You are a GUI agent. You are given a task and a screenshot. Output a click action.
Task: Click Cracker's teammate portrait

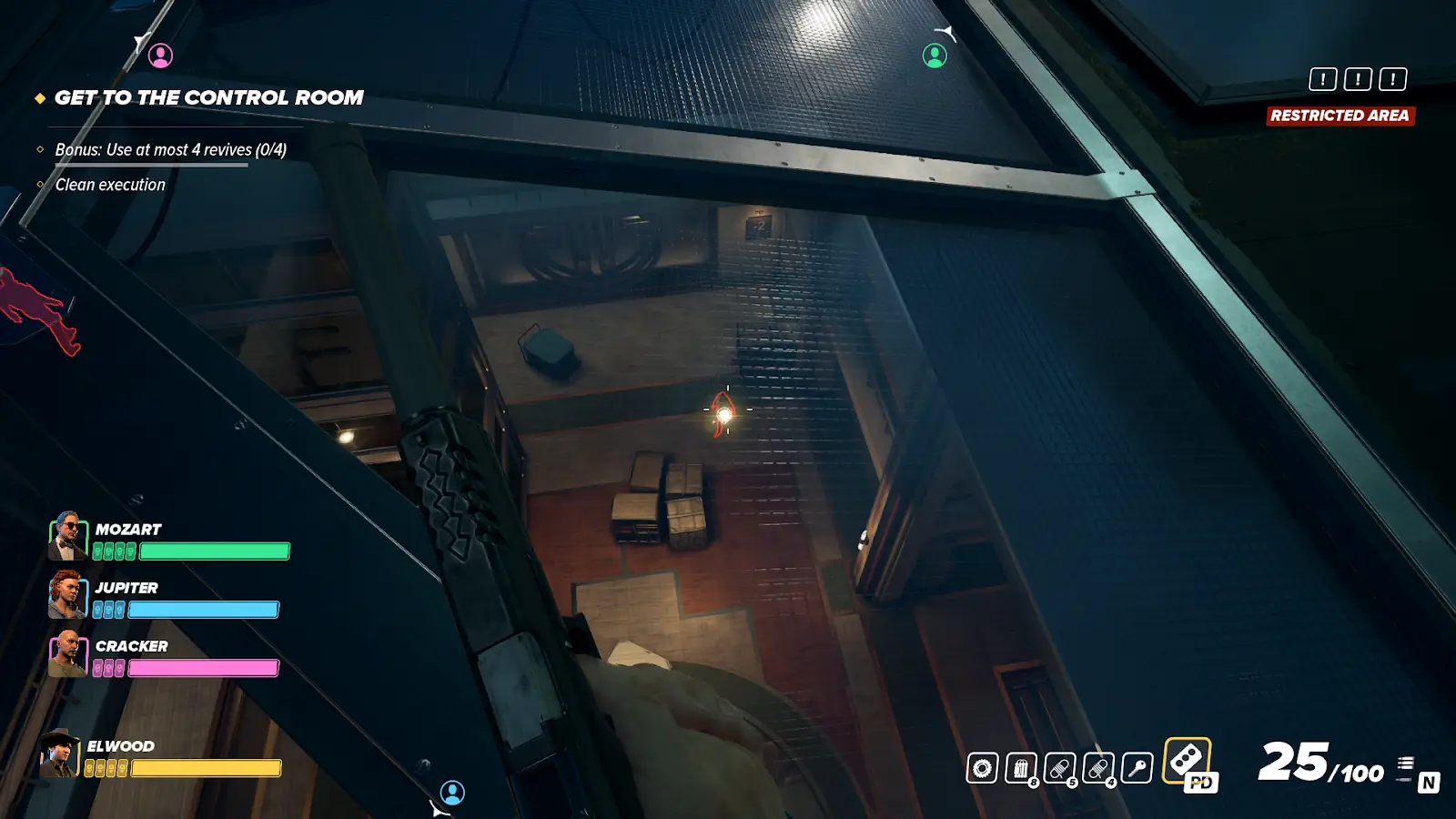[67, 653]
